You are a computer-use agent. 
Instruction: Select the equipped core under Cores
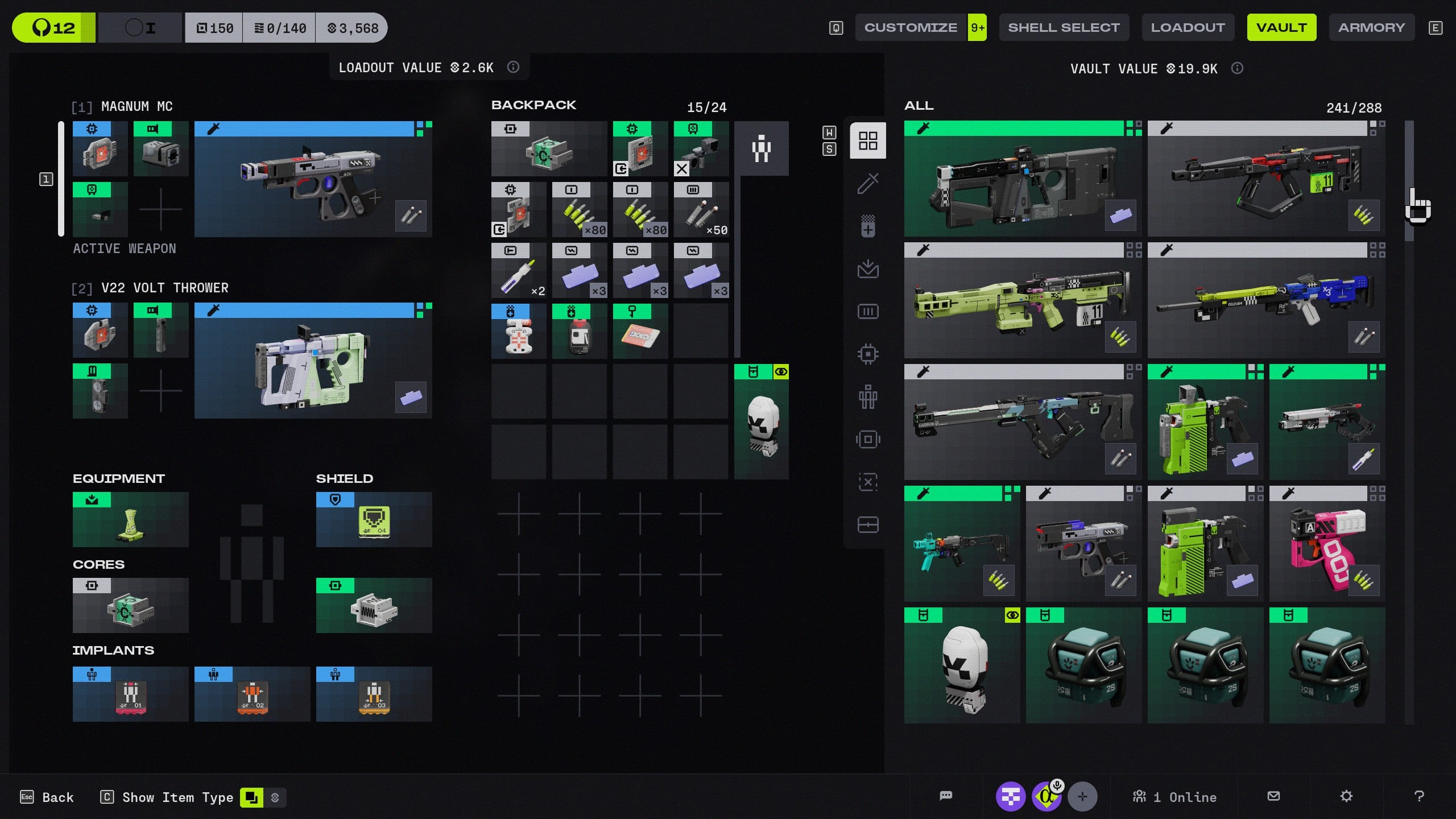click(130, 606)
